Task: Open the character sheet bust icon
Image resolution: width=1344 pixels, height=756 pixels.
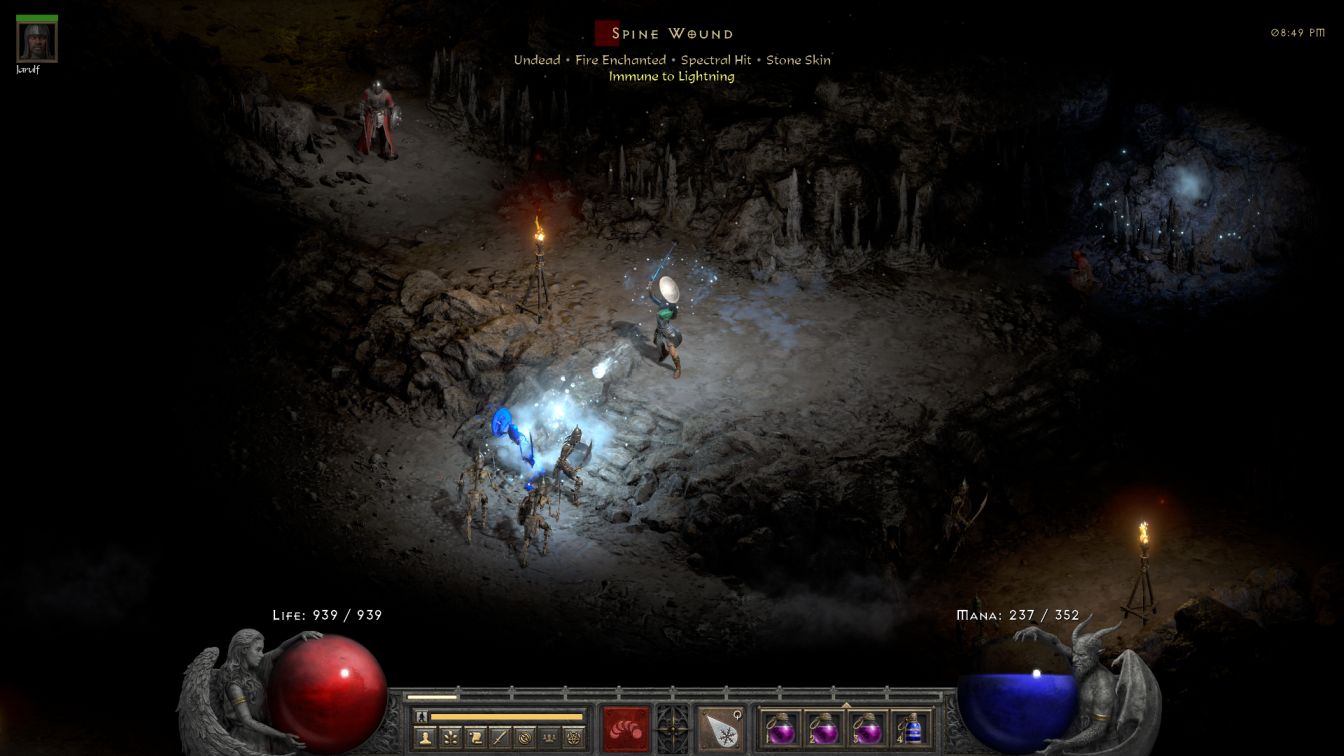Action: click(x=424, y=738)
